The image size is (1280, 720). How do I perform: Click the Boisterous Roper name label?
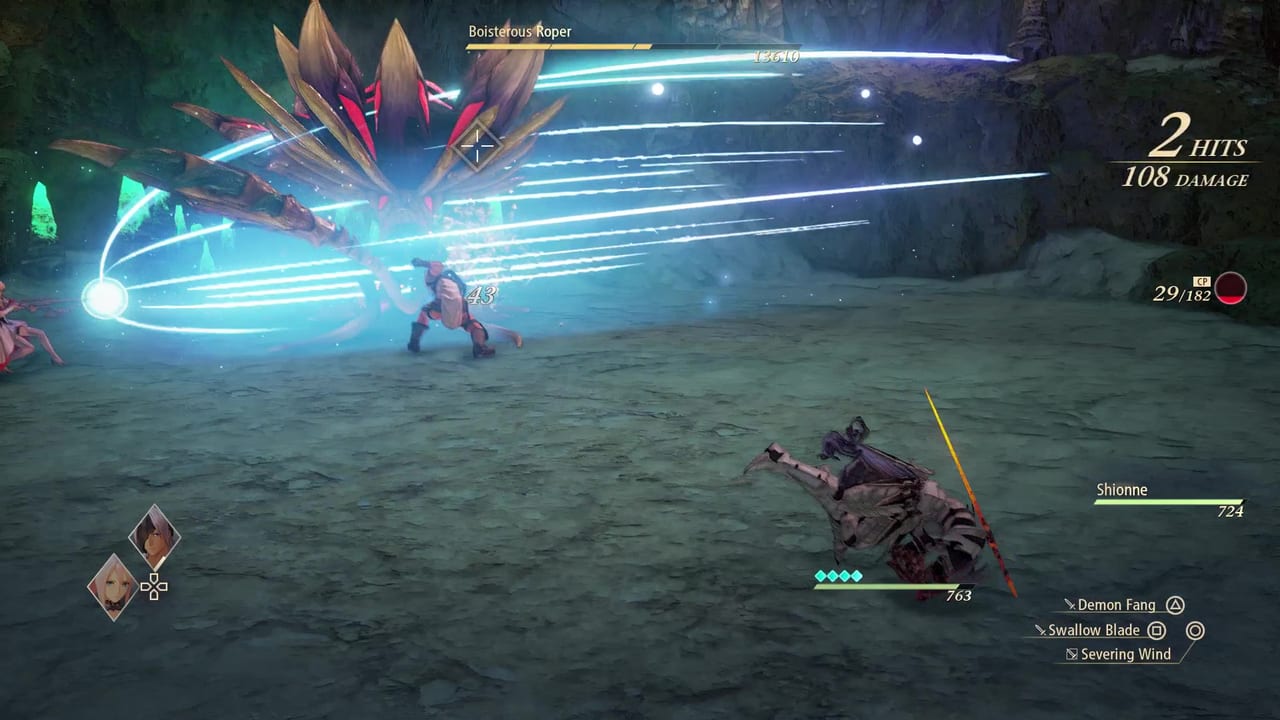[520, 31]
